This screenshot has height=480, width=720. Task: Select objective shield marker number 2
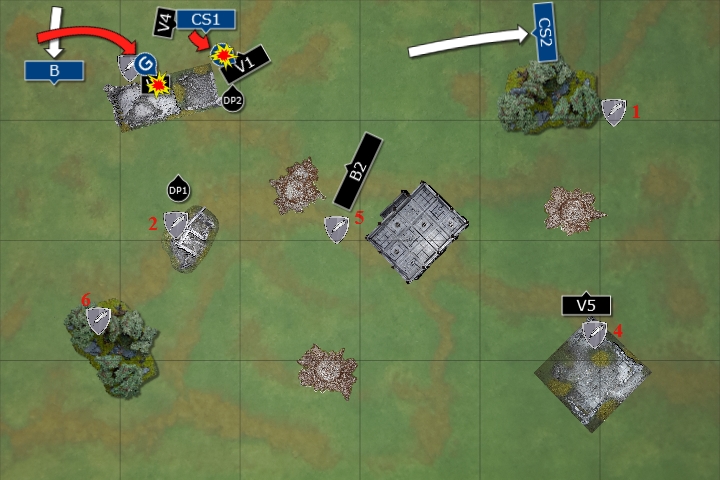click(176, 224)
